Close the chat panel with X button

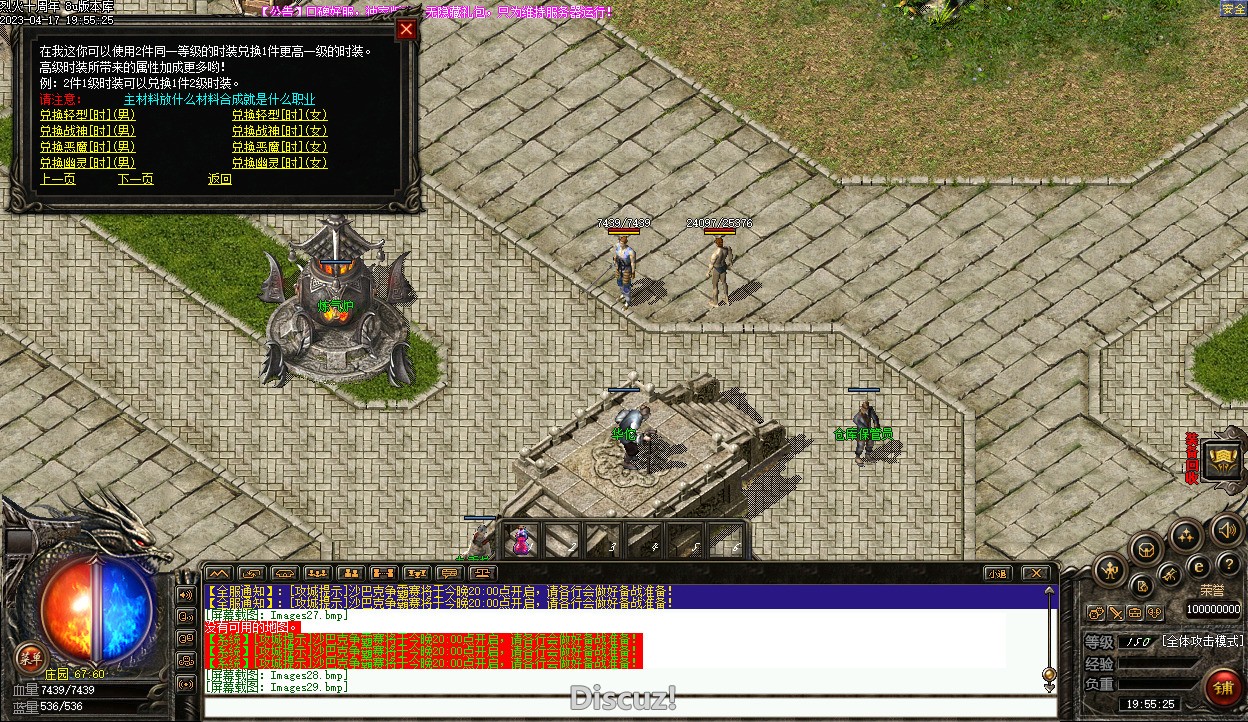[x=1035, y=573]
